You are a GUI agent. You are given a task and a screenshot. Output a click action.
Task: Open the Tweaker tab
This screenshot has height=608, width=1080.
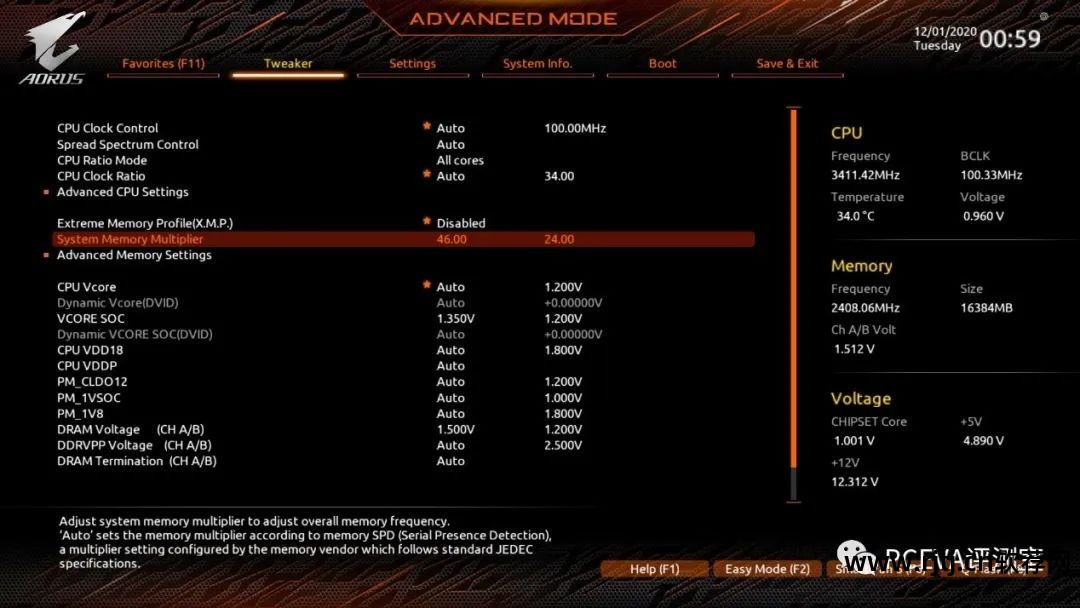click(x=288, y=64)
